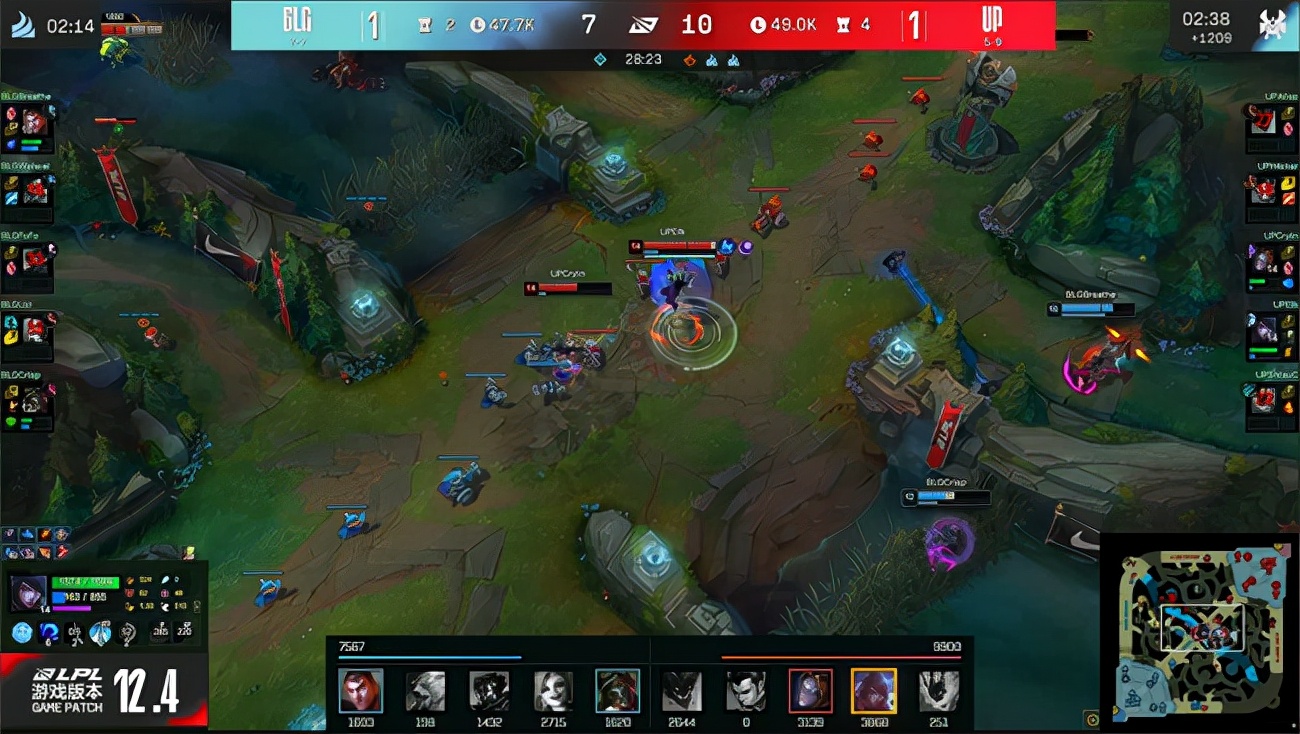
Task: Expand the minimap in the bottom-right corner
Action: coord(1200,625)
